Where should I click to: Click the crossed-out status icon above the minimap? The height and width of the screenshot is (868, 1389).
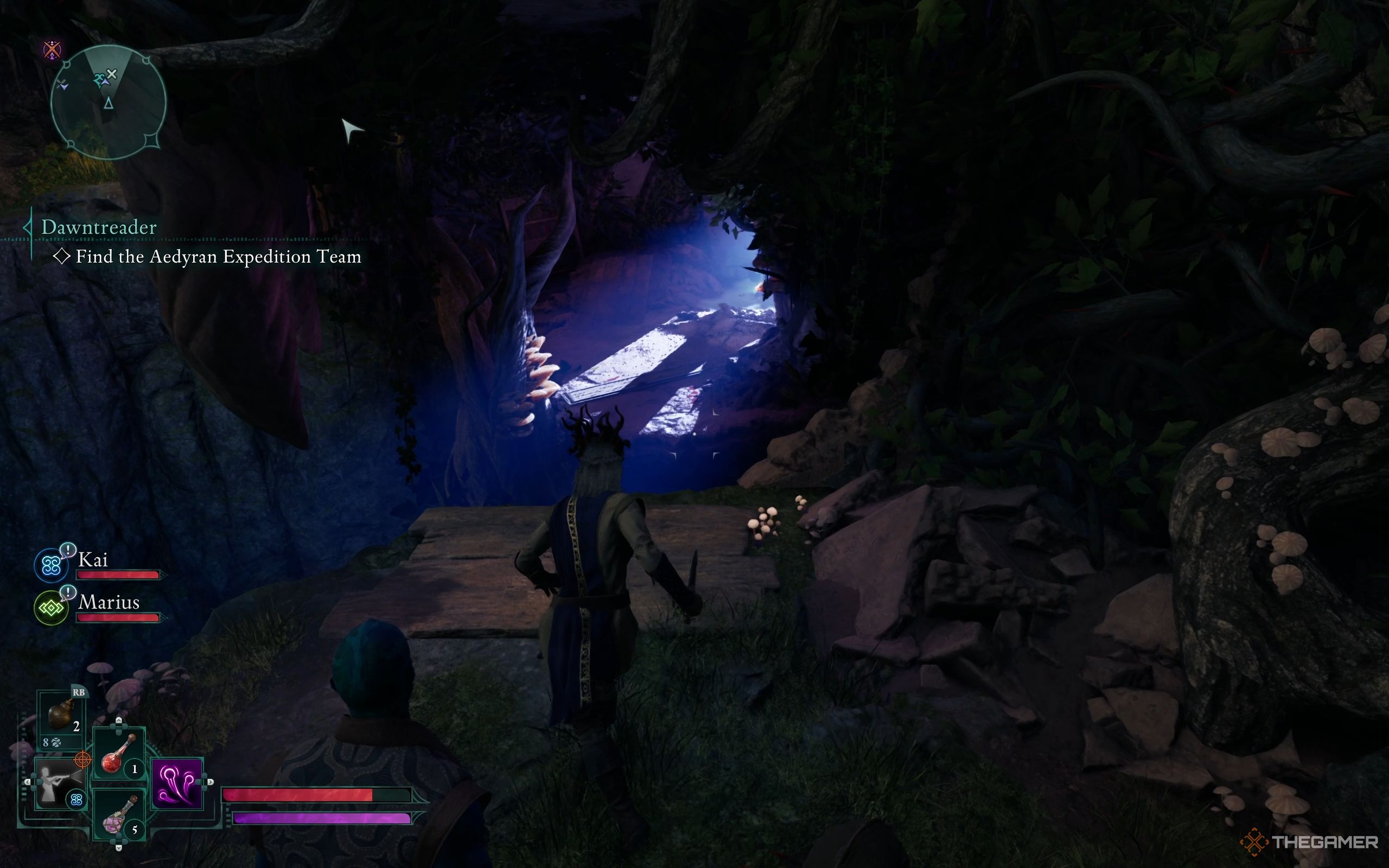click(52, 49)
